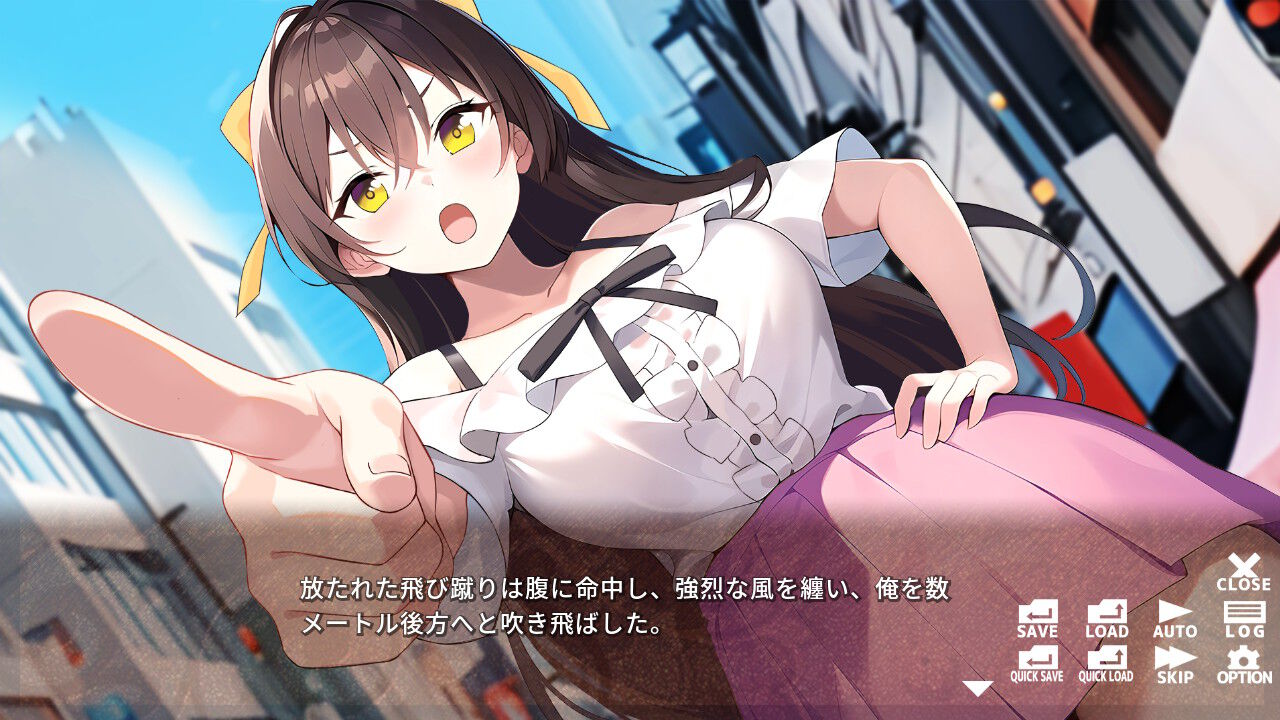Open the save menu via SAVE icon
Screen dimensions: 1280x720
tap(1037, 617)
